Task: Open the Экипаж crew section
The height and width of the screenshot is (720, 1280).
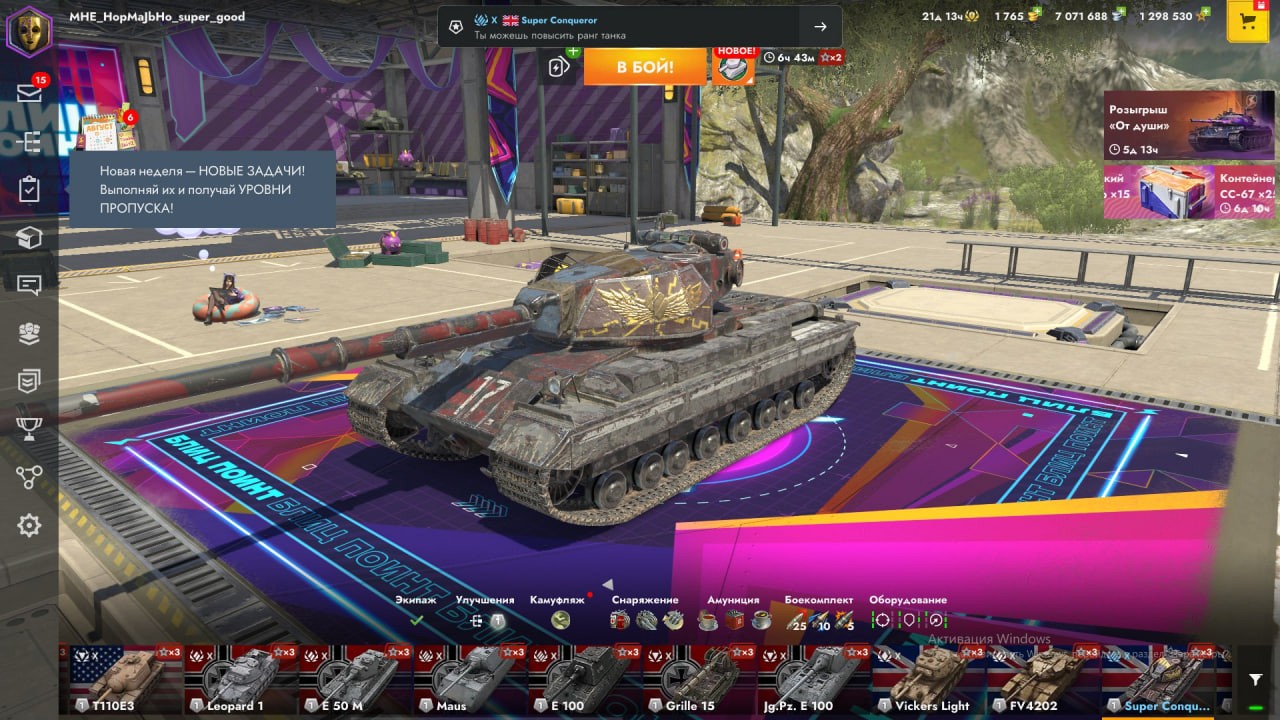Action: [x=416, y=620]
